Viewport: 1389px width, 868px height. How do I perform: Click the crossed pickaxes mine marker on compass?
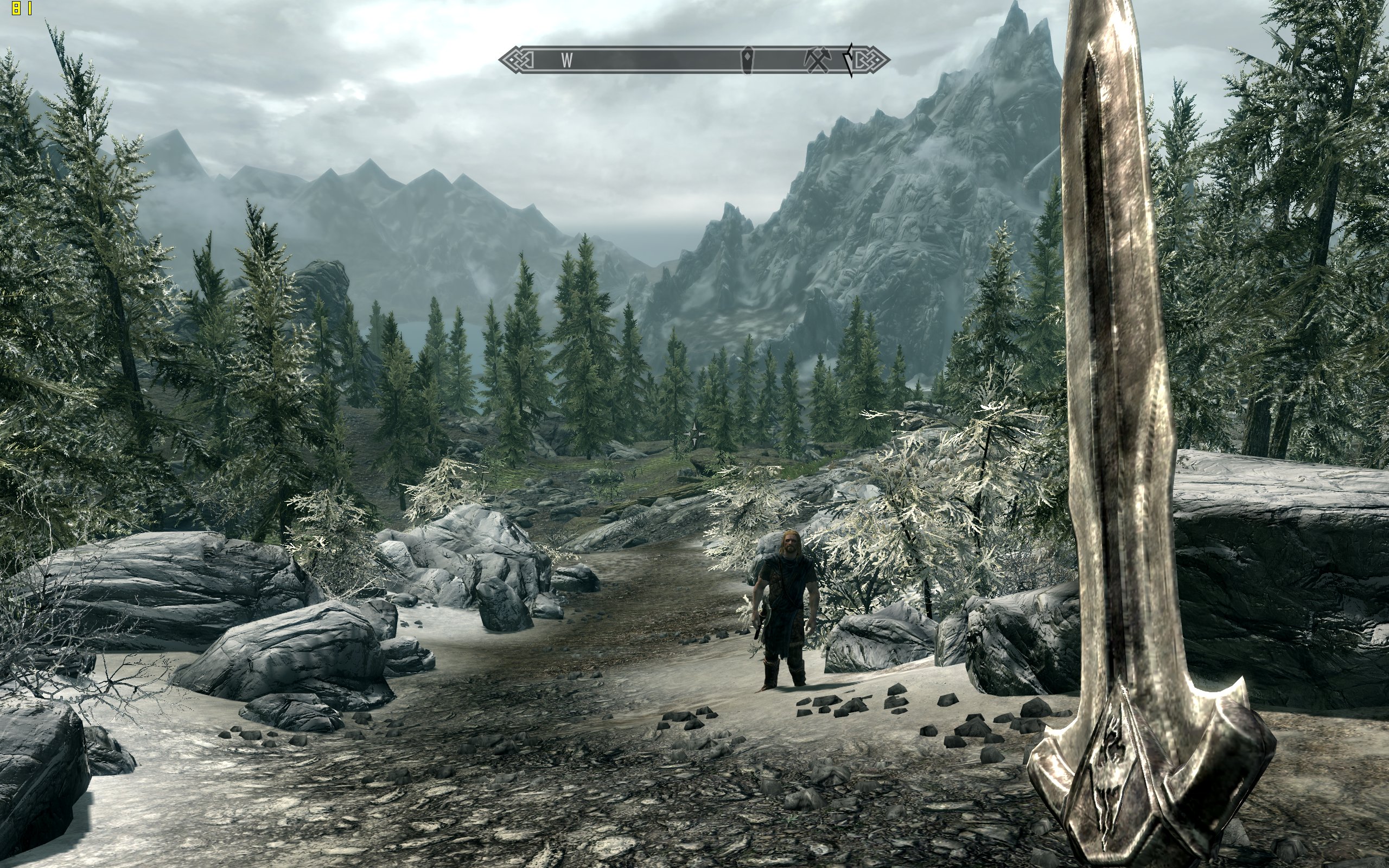pyautogui.click(x=817, y=60)
